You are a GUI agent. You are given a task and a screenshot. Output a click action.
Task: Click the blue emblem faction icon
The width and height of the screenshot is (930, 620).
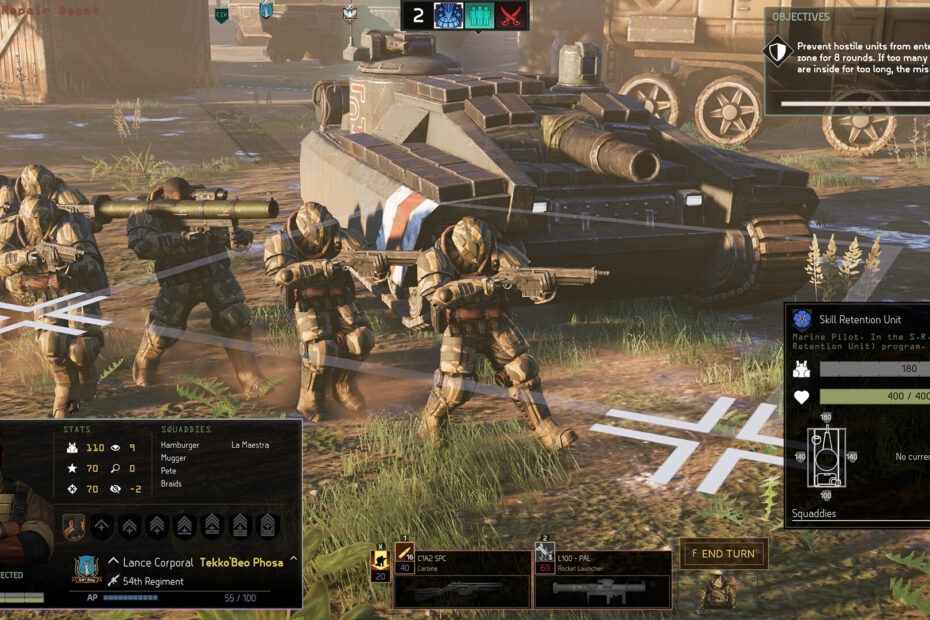449,15
